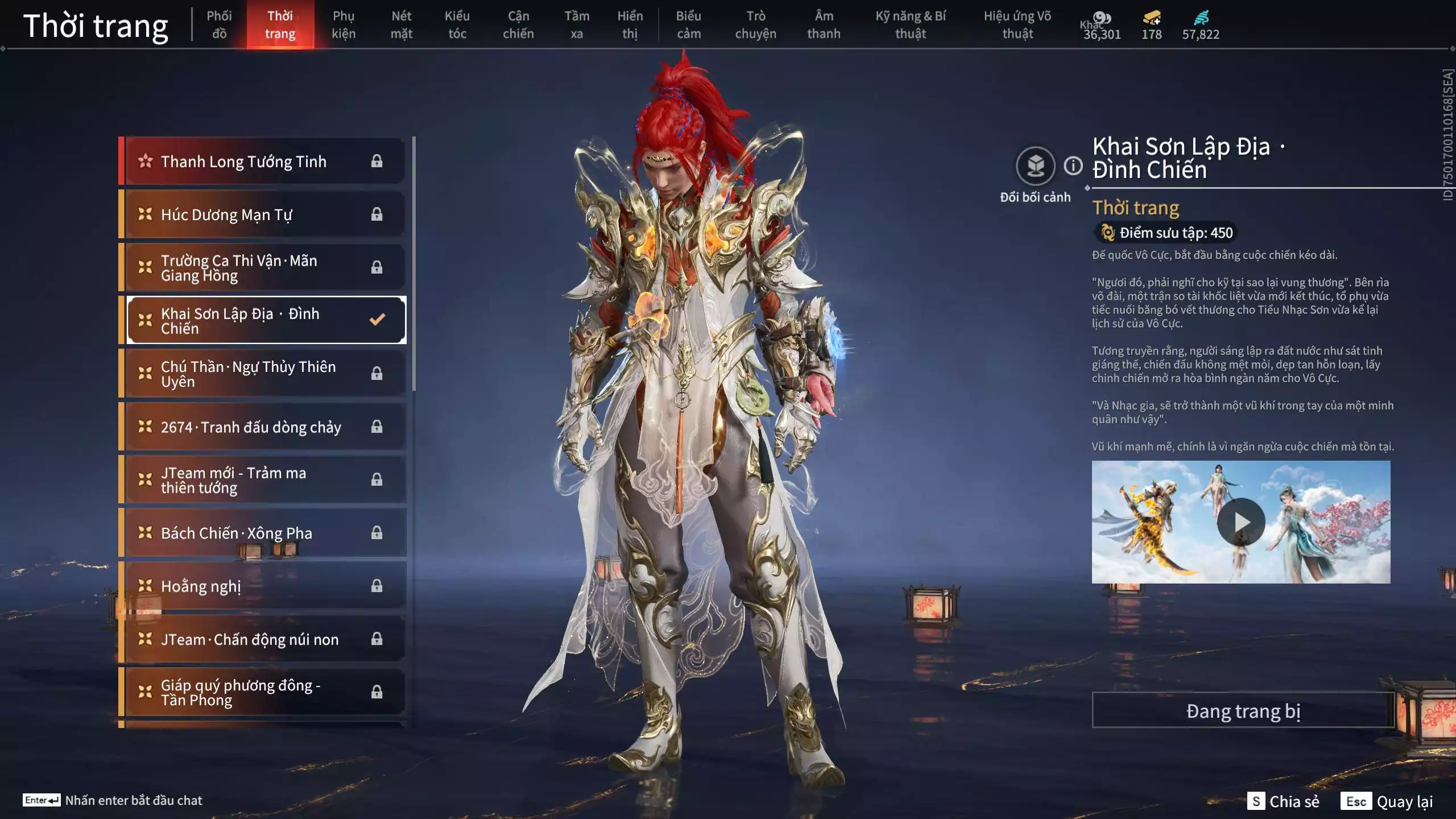
Task: Open Hiệu ứng Võ thuật tab
Action: [1017, 25]
